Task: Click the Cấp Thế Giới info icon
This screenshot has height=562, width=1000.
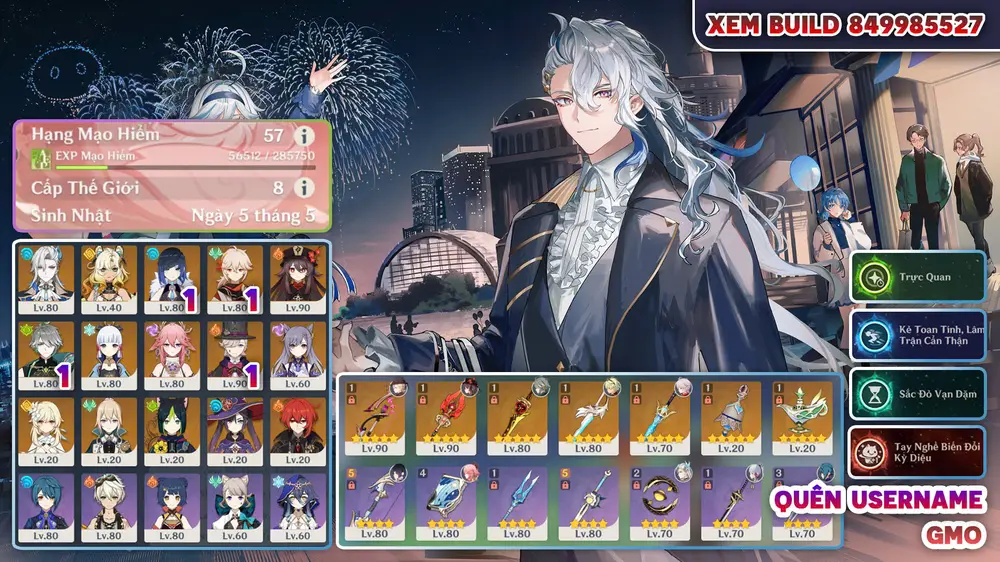Action: (x=302, y=187)
